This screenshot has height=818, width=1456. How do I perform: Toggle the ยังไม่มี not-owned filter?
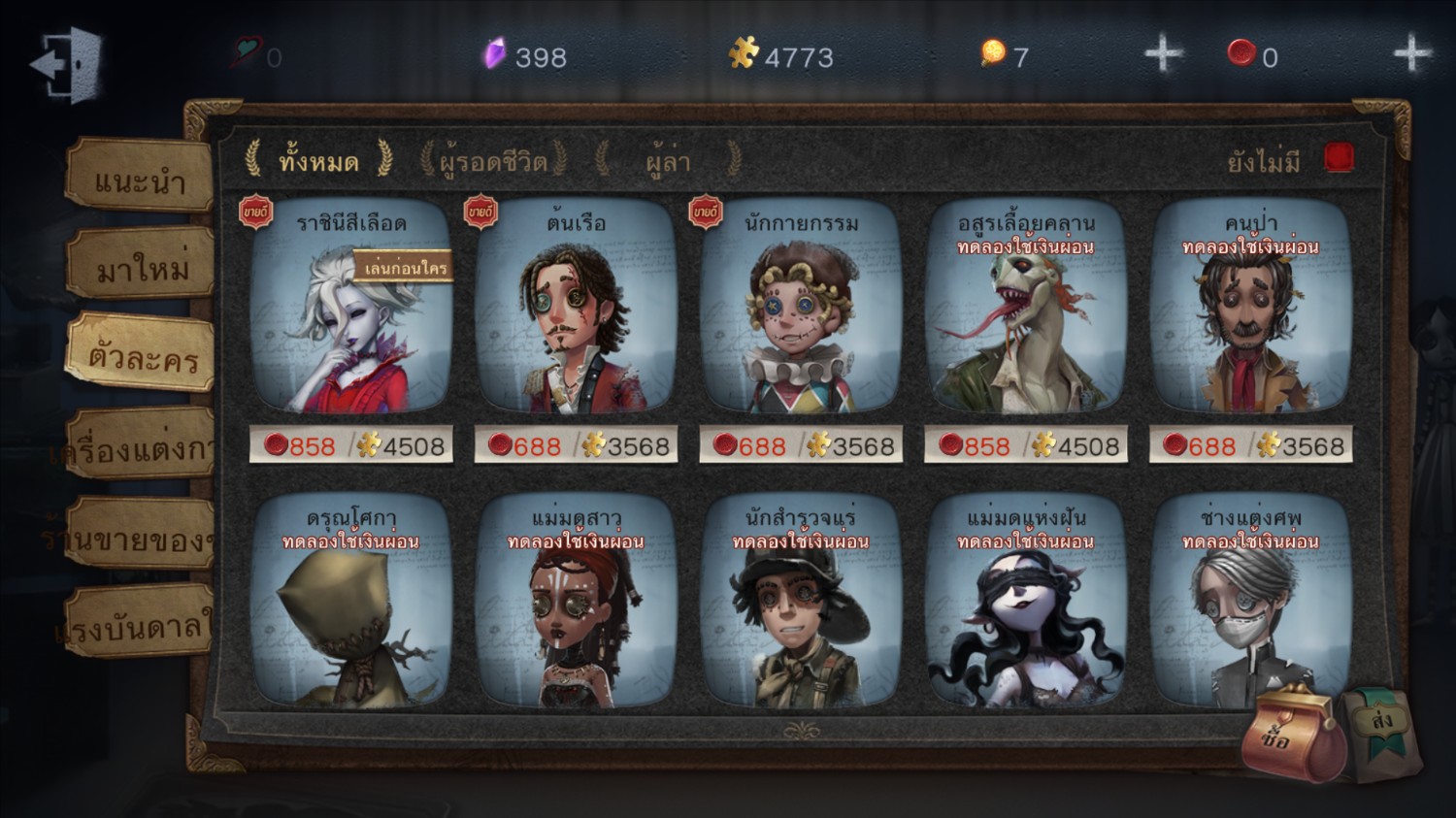coord(1338,158)
